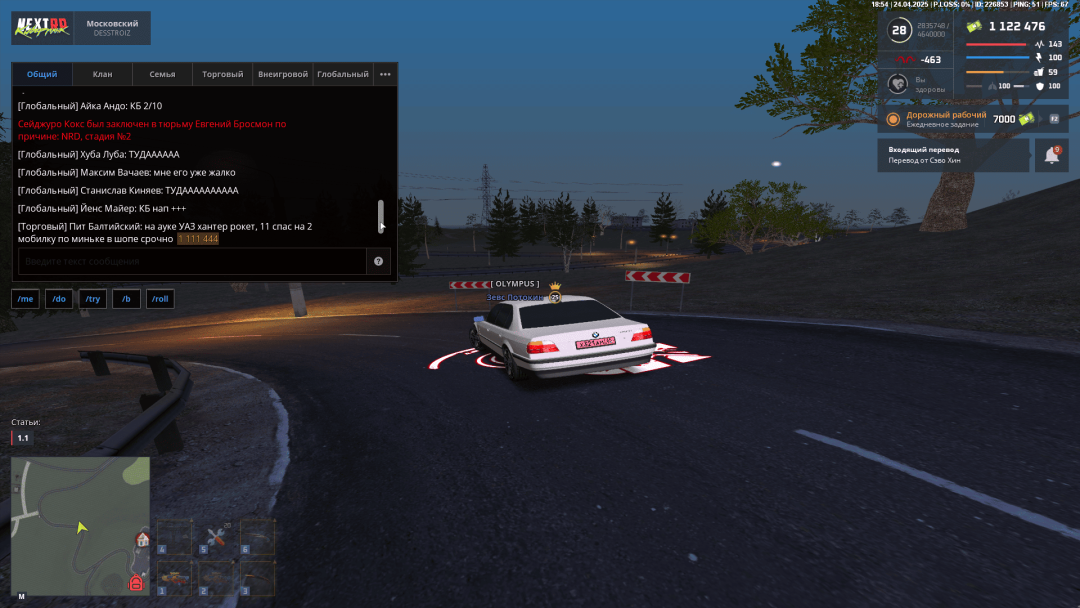Select the Торговый chat tab
This screenshot has width=1080, height=608.
coord(222,74)
